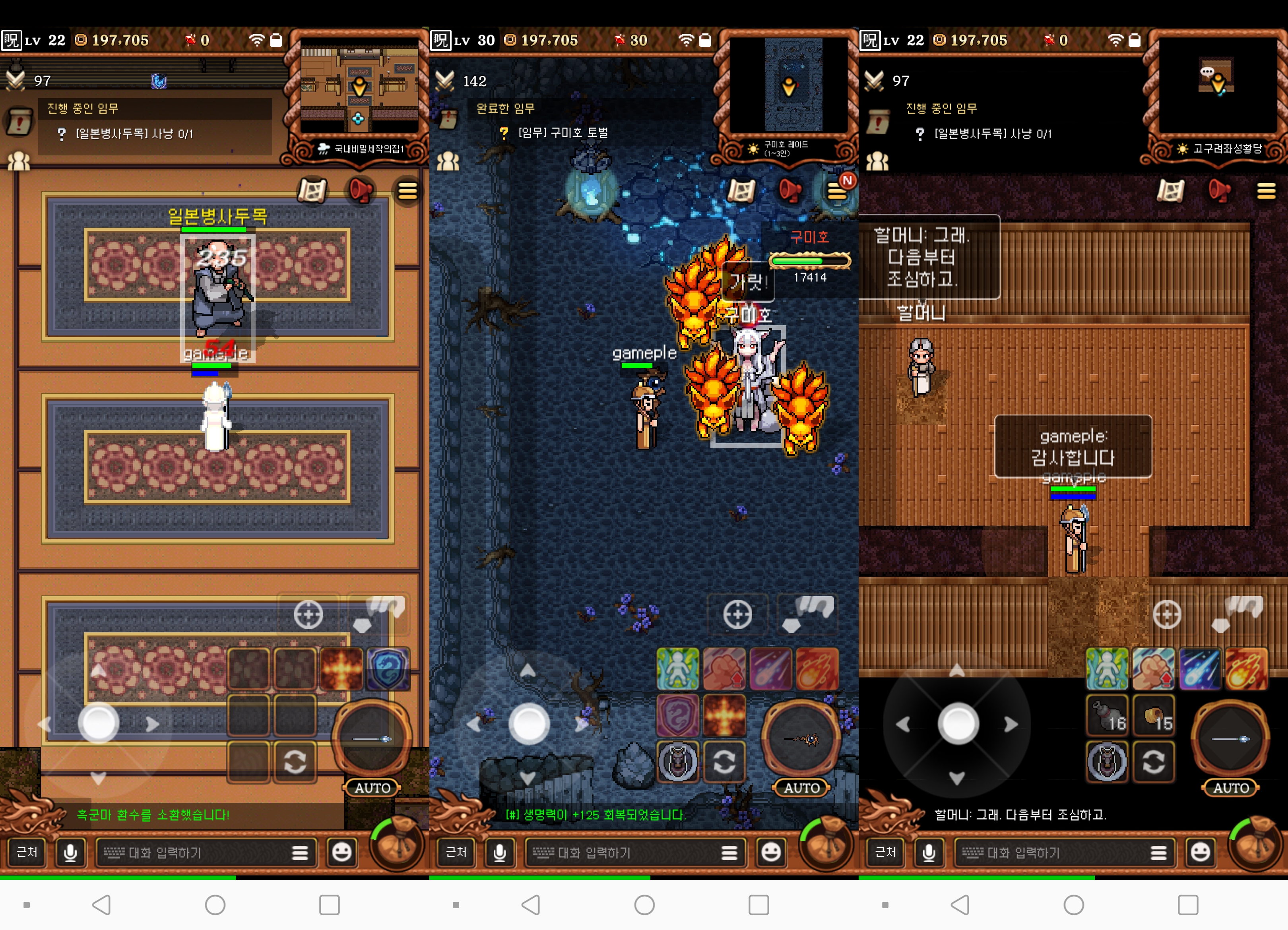Select the completed quest [임무] 구미호 토벌
Screen dimensions: 1288x930
coord(563,133)
